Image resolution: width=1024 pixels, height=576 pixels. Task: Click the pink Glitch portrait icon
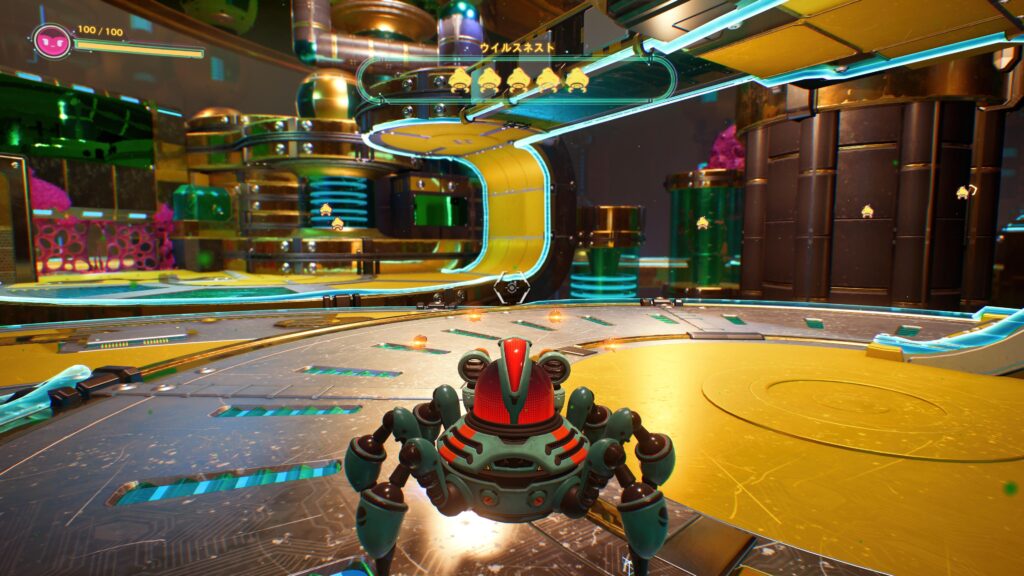point(51,41)
